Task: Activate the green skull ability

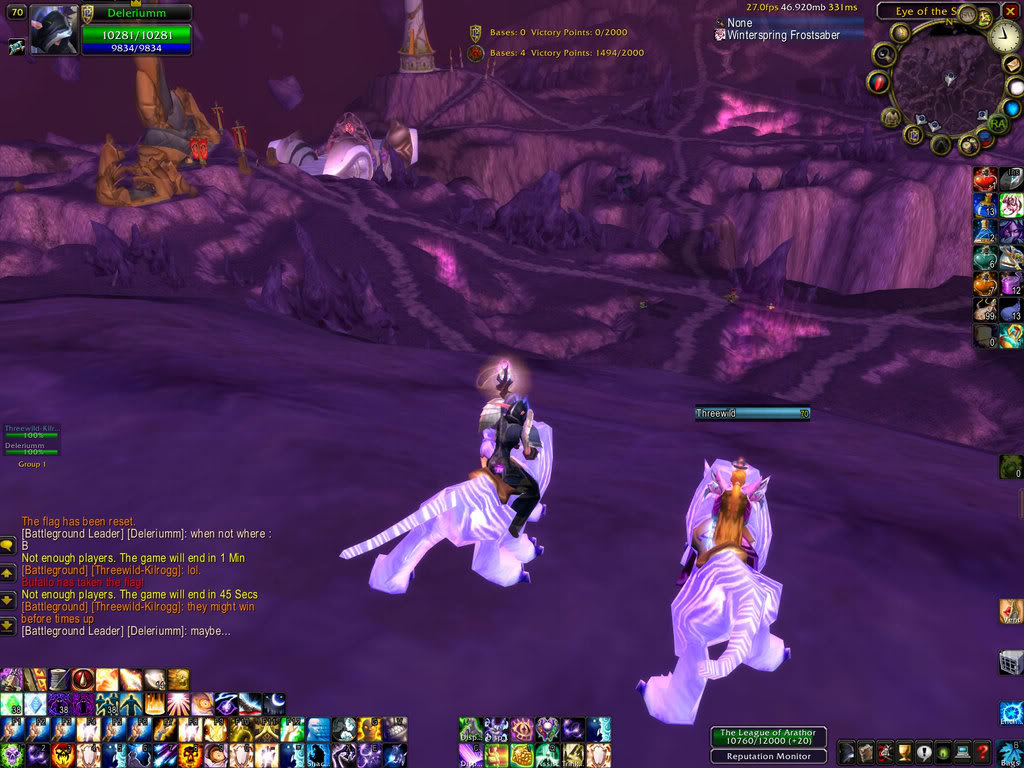Action: 10,755
